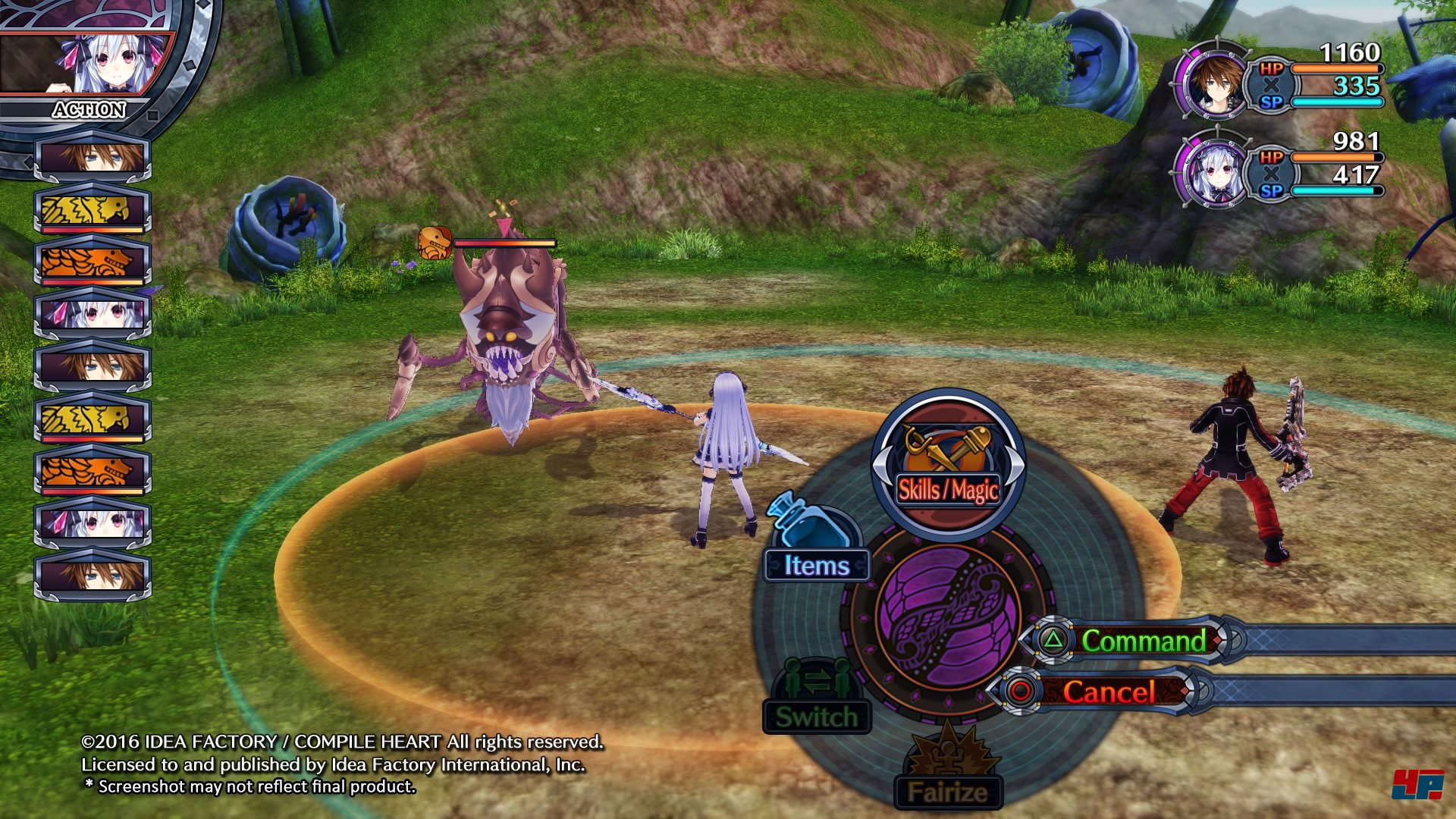Open the Command option bar
Viewport: 1456px width, 819px height.
1142,641
